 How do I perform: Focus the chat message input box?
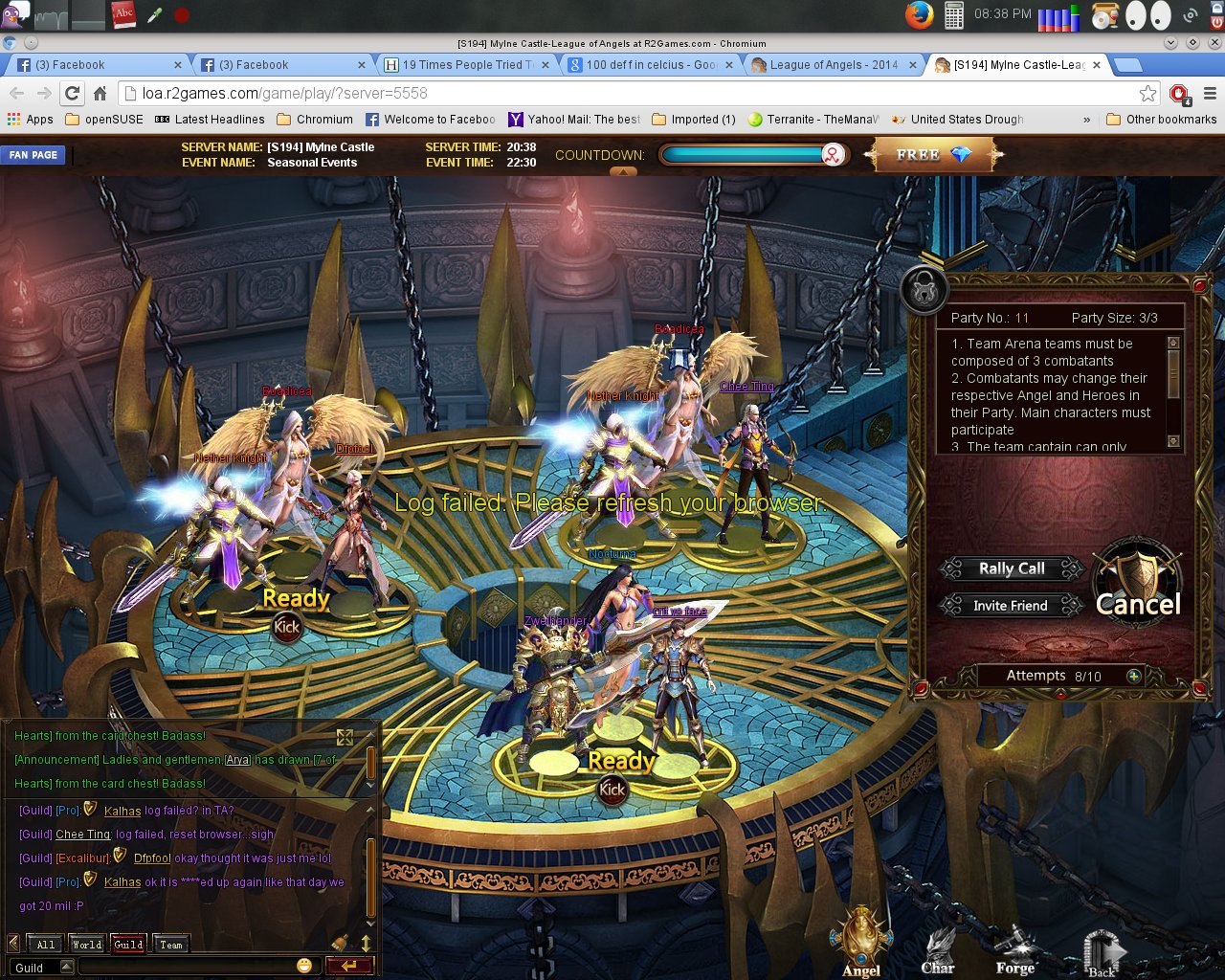[187, 967]
